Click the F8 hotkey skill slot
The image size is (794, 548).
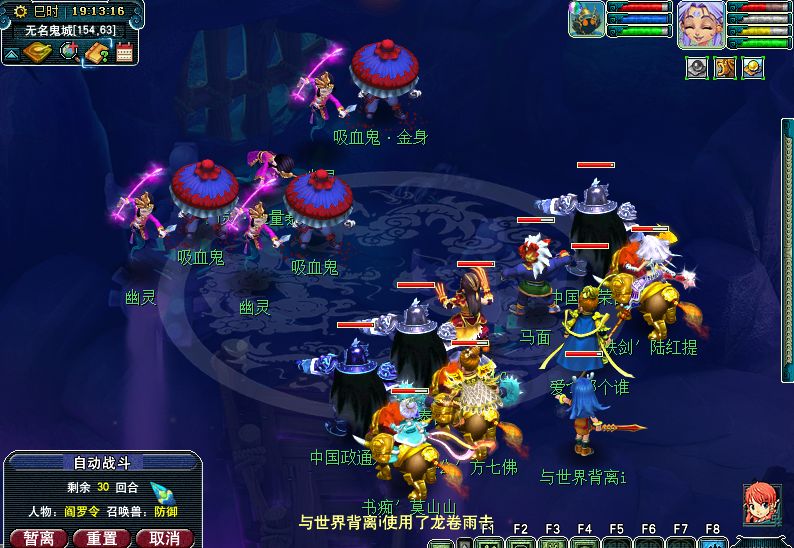[712, 544]
